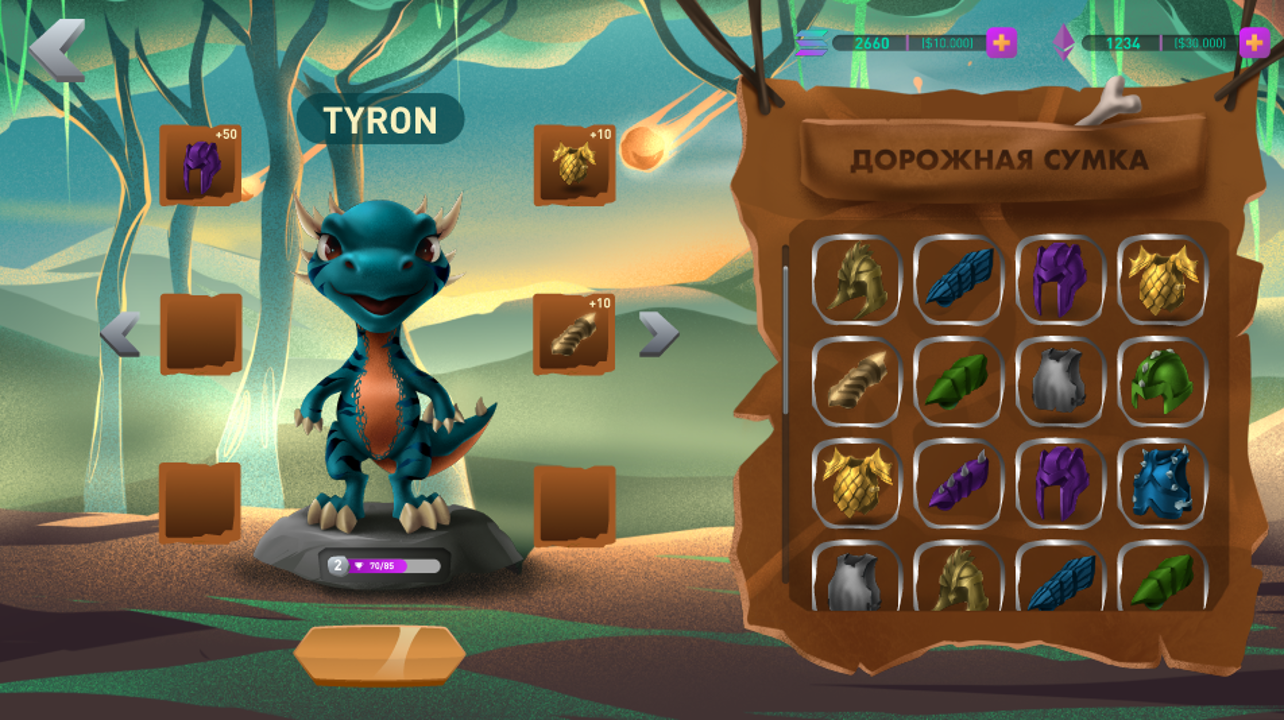Go back using the large chevron arrow
Screen dimensions: 1284x720
[x=57, y=49]
